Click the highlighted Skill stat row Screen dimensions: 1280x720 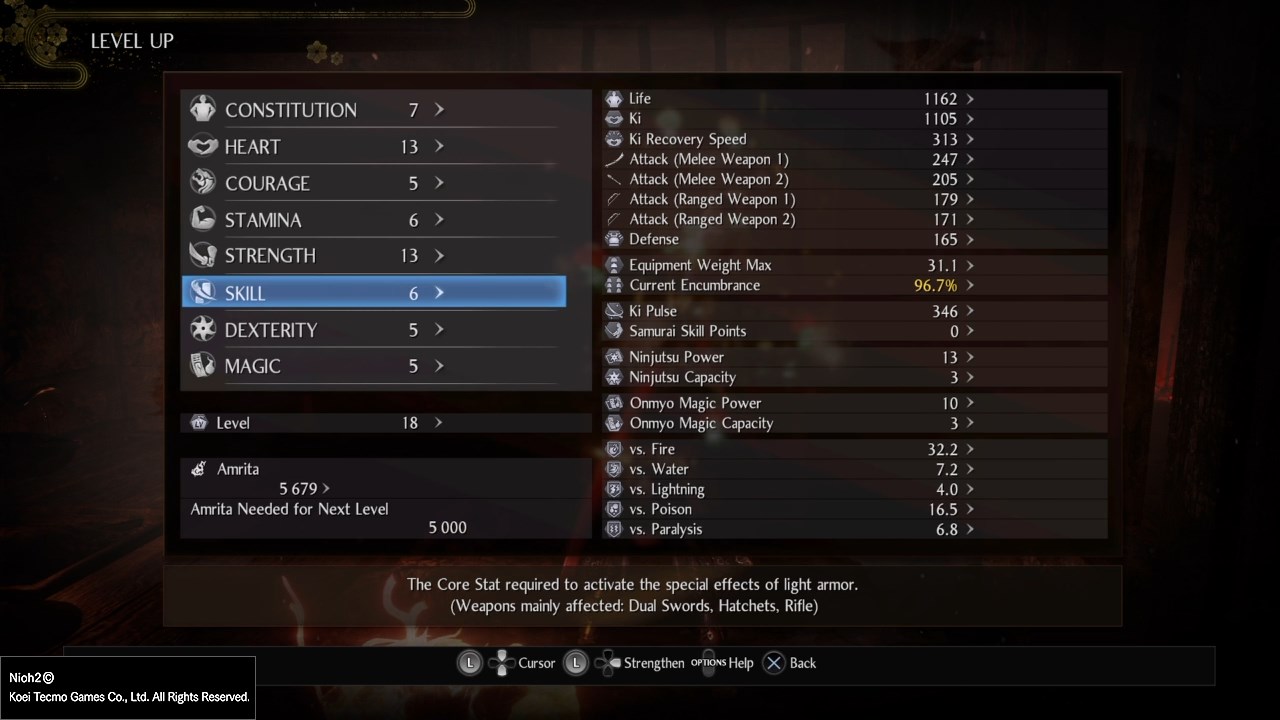coord(373,293)
